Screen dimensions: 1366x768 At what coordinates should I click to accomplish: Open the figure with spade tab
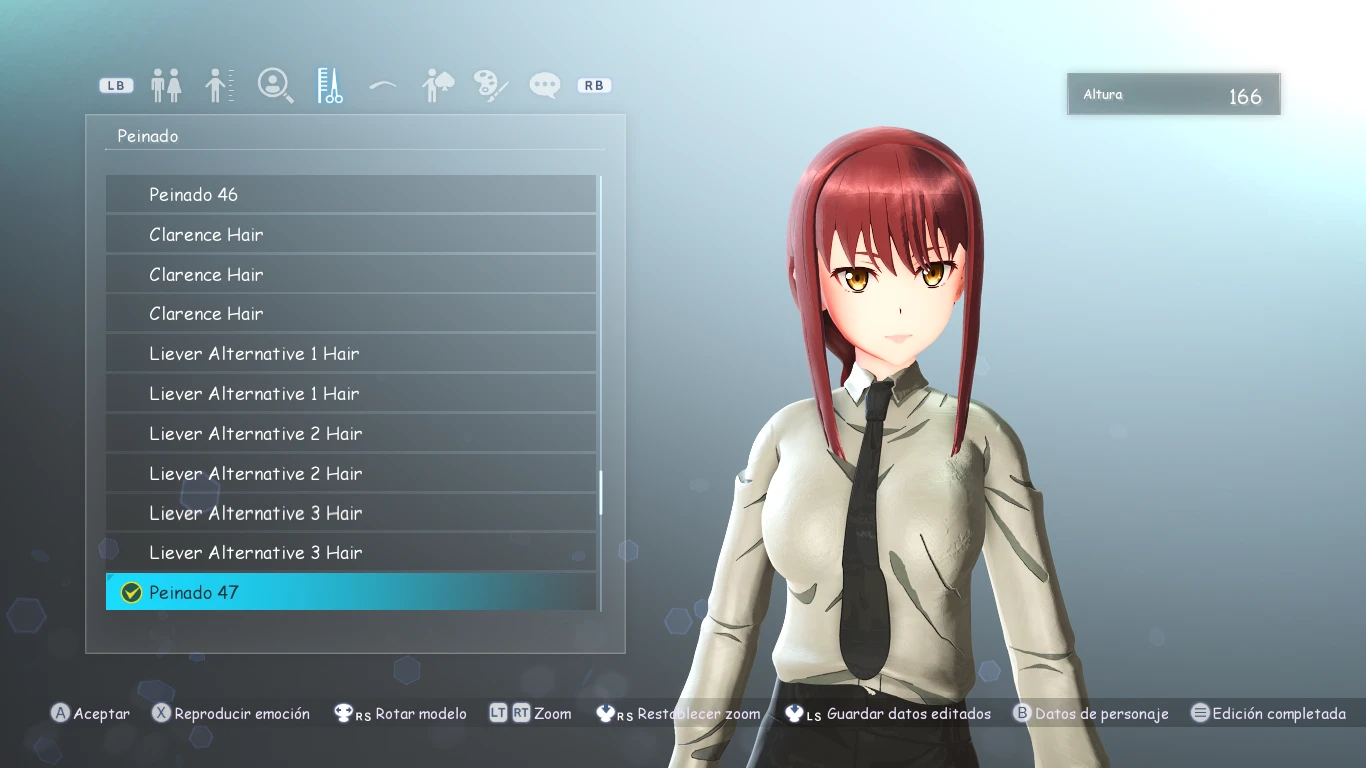438,86
